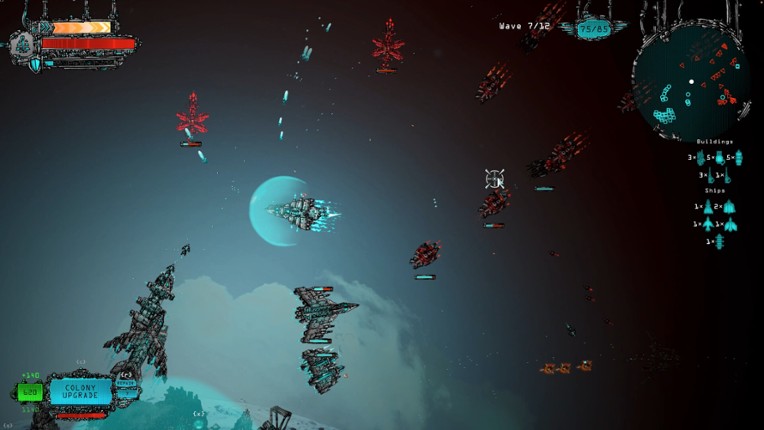Open the Colony Upgrade panel

click(x=80, y=391)
